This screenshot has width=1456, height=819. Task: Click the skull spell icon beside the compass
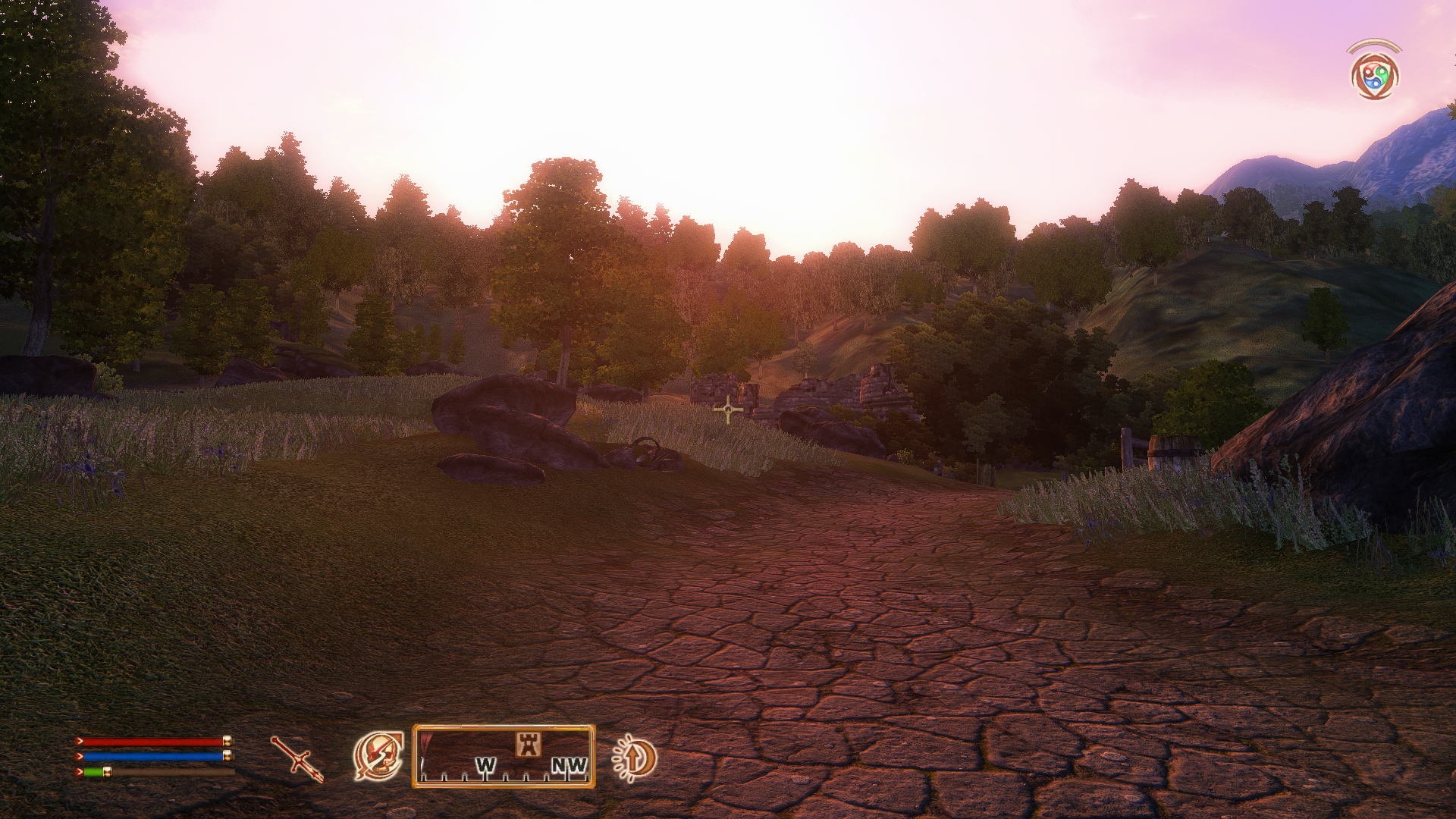[378, 756]
